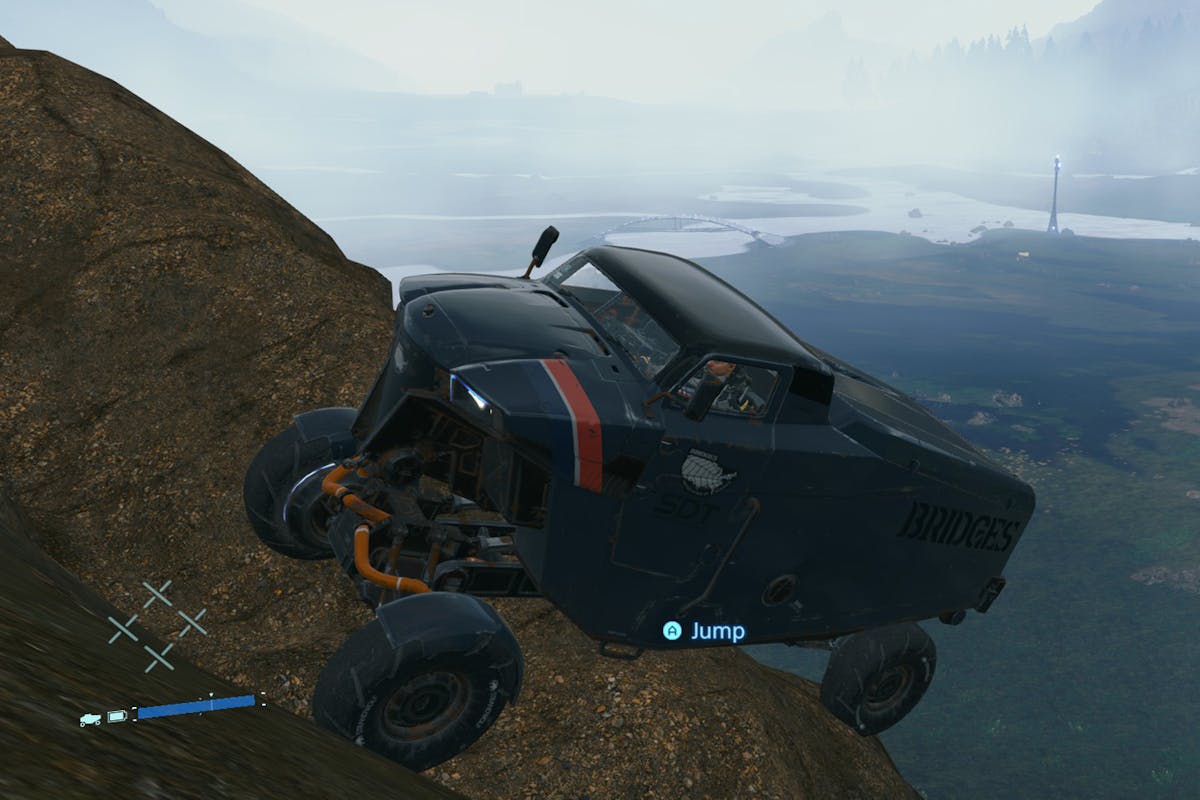Viewport: 1200px width, 800px height.
Task: Click the small truck vehicle icon
Action: tap(90, 718)
